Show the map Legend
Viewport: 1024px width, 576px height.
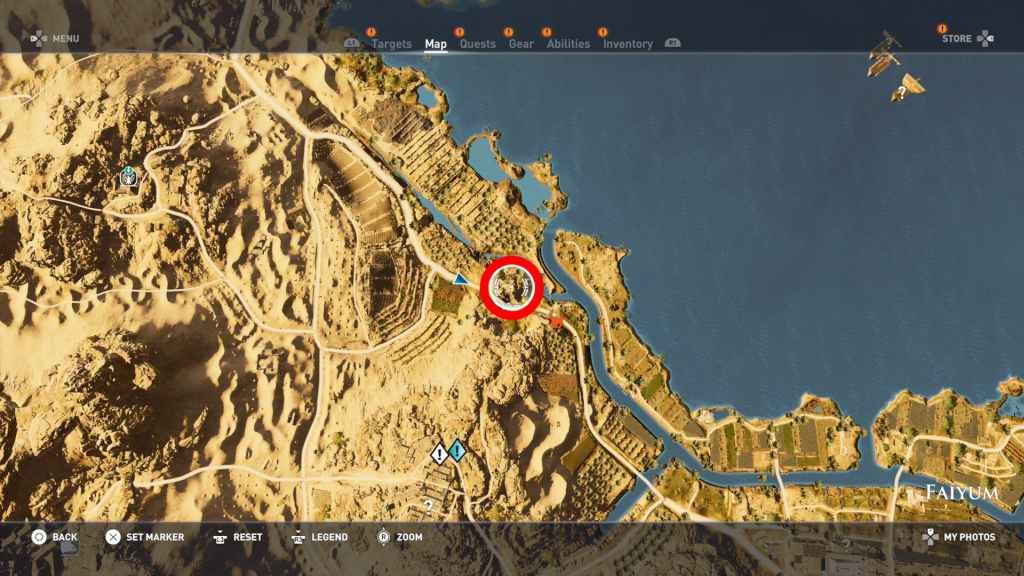[319, 537]
